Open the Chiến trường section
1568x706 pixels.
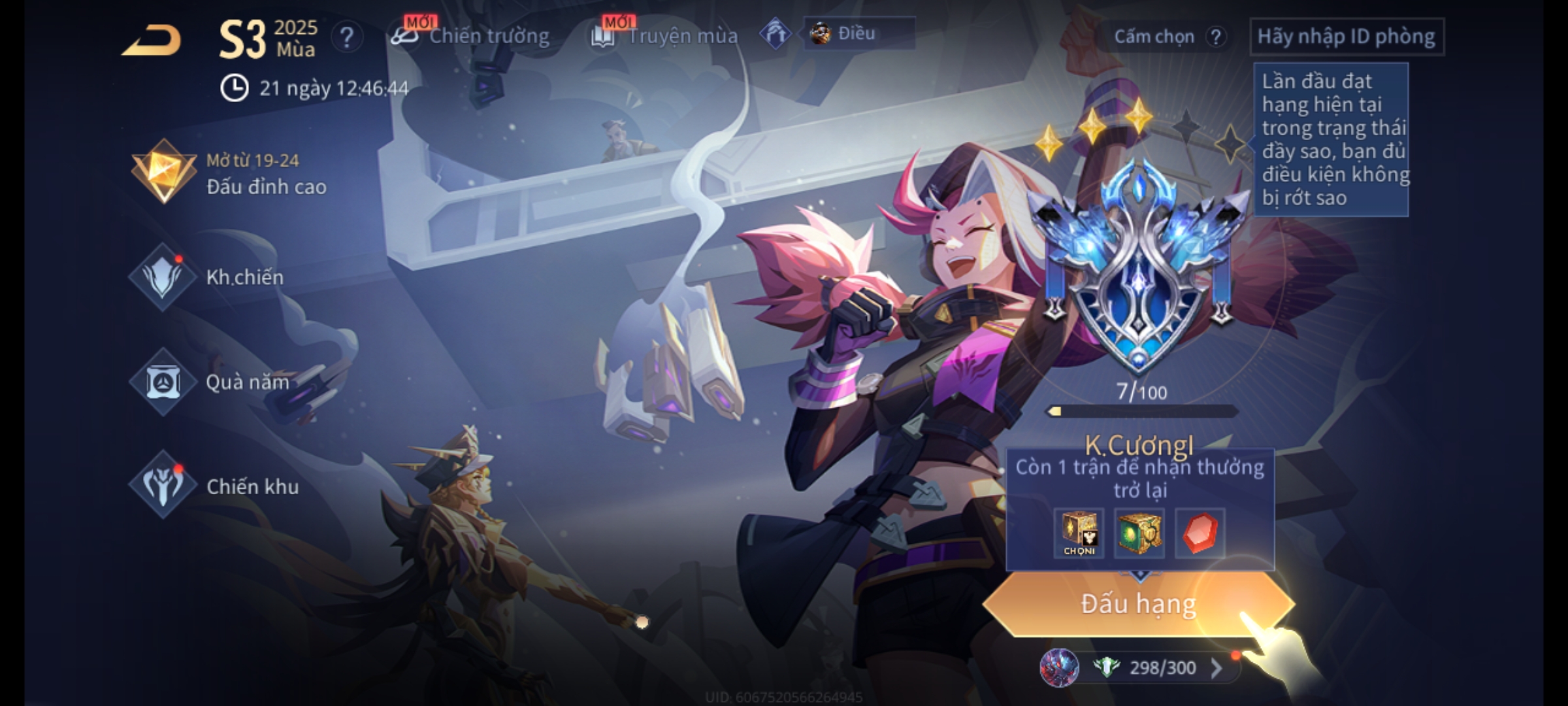pos(470,36)
